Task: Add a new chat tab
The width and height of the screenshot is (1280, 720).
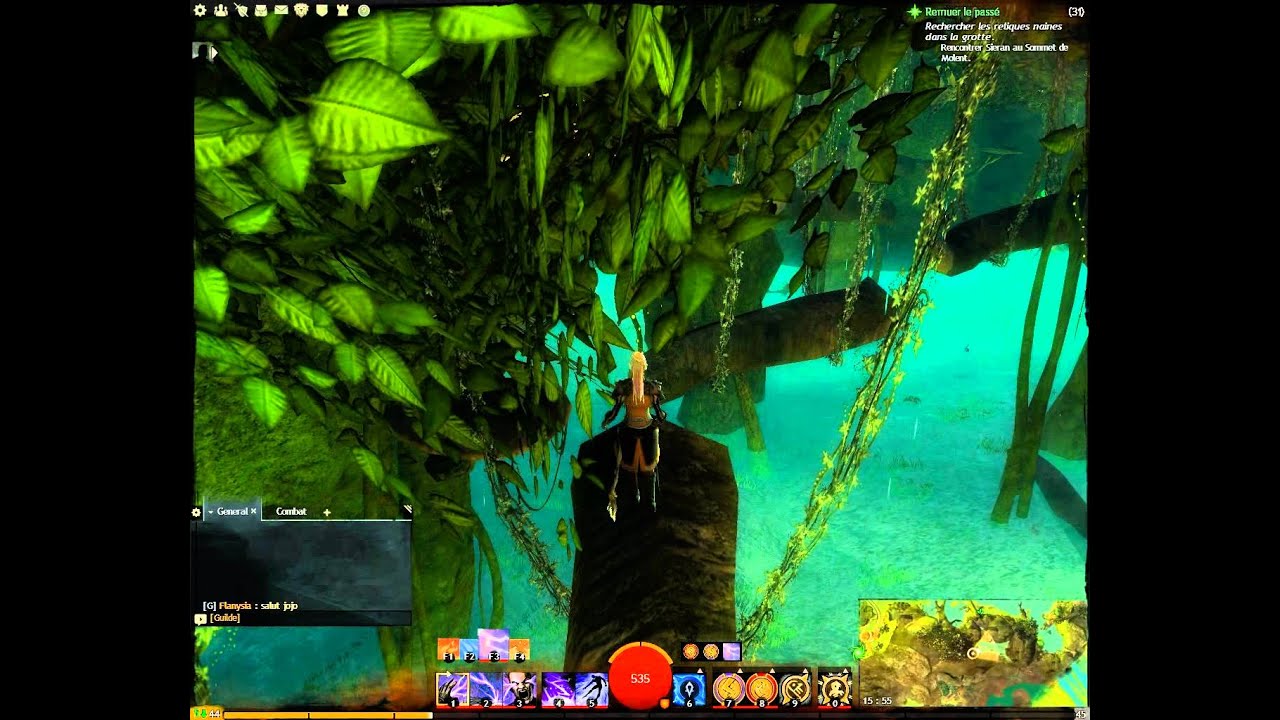Action: [326, 512]
